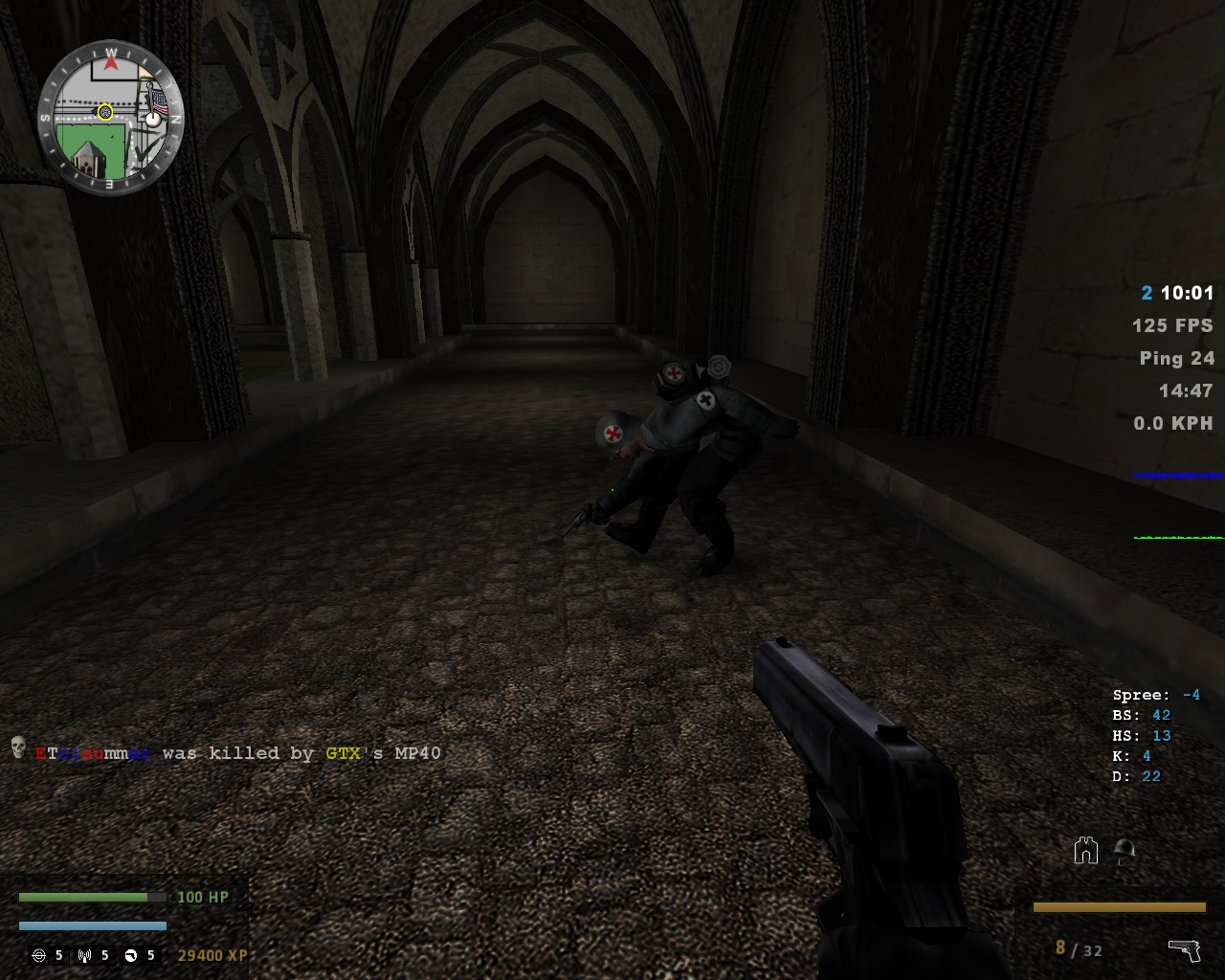
Task: Click the compass minimap
Action: [x=111, y=117]
